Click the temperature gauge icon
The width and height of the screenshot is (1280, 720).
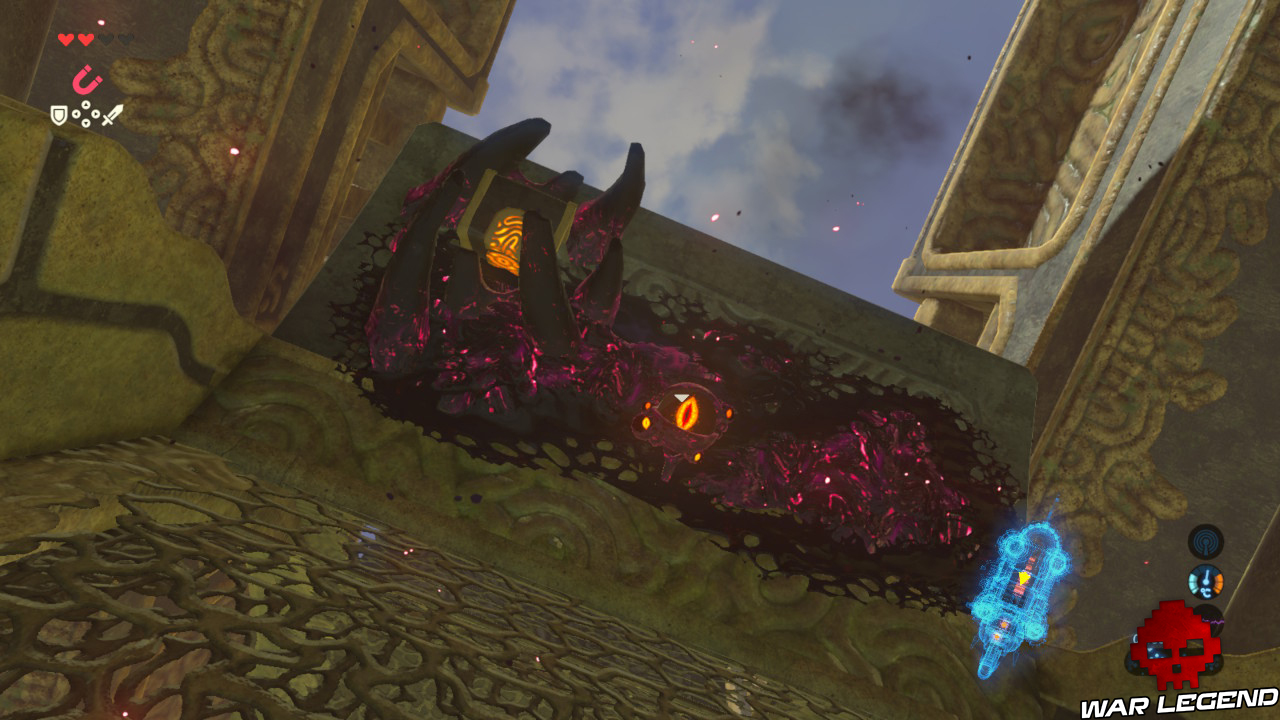tap(1207, 583)
